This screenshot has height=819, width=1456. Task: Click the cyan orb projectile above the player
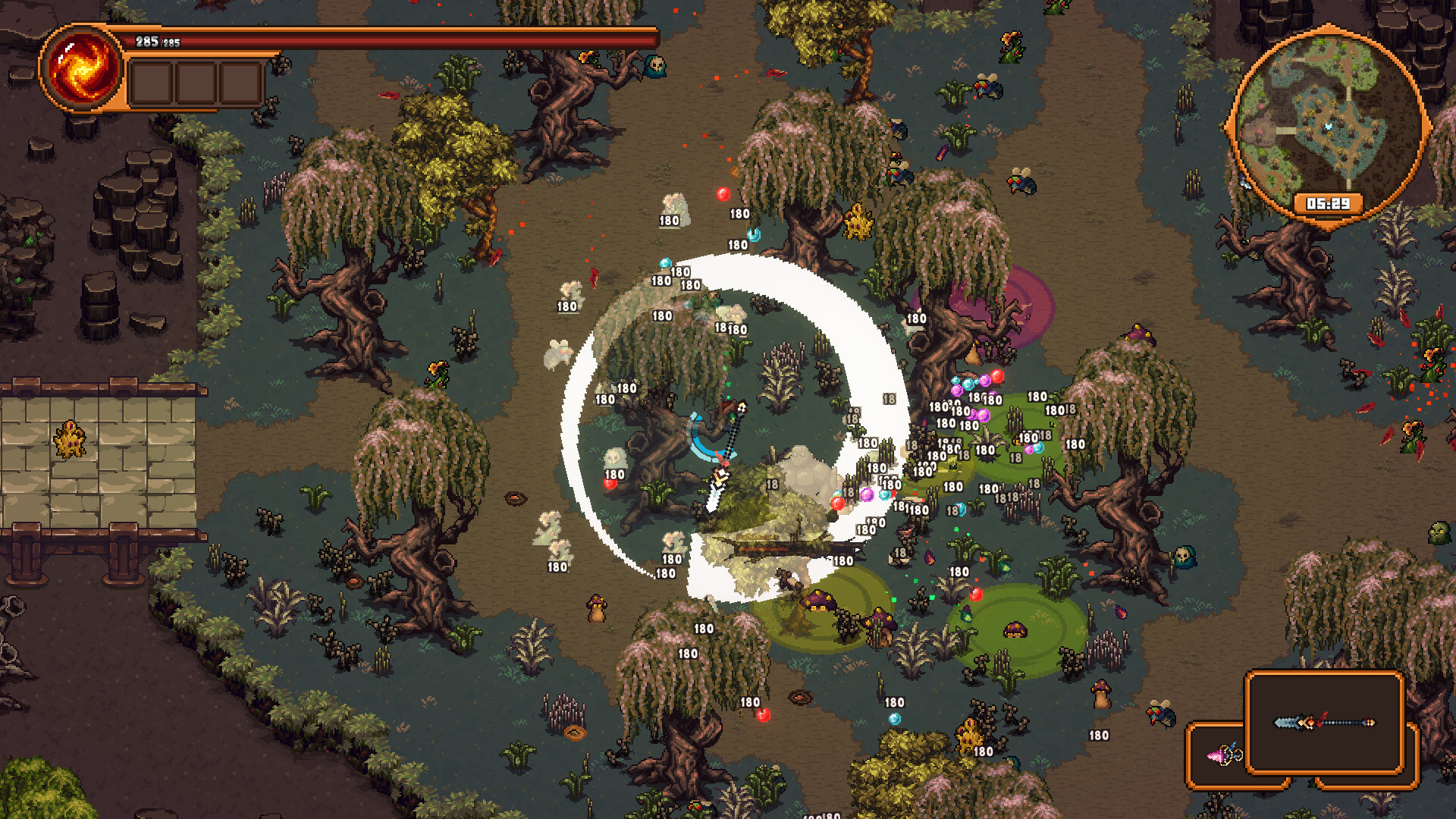pos(753,235)
